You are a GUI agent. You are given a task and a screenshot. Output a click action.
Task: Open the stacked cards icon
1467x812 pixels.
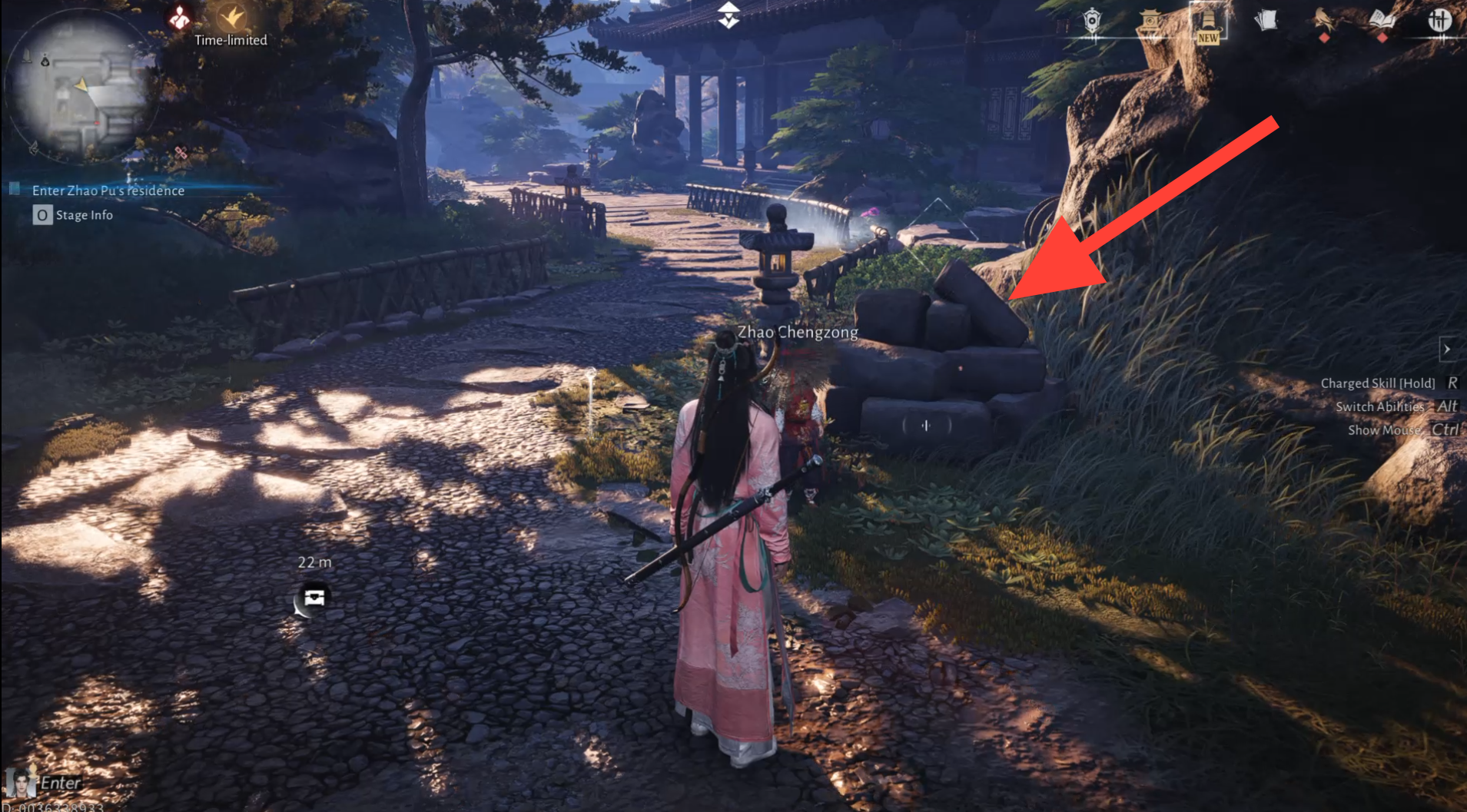point(1266,20)
